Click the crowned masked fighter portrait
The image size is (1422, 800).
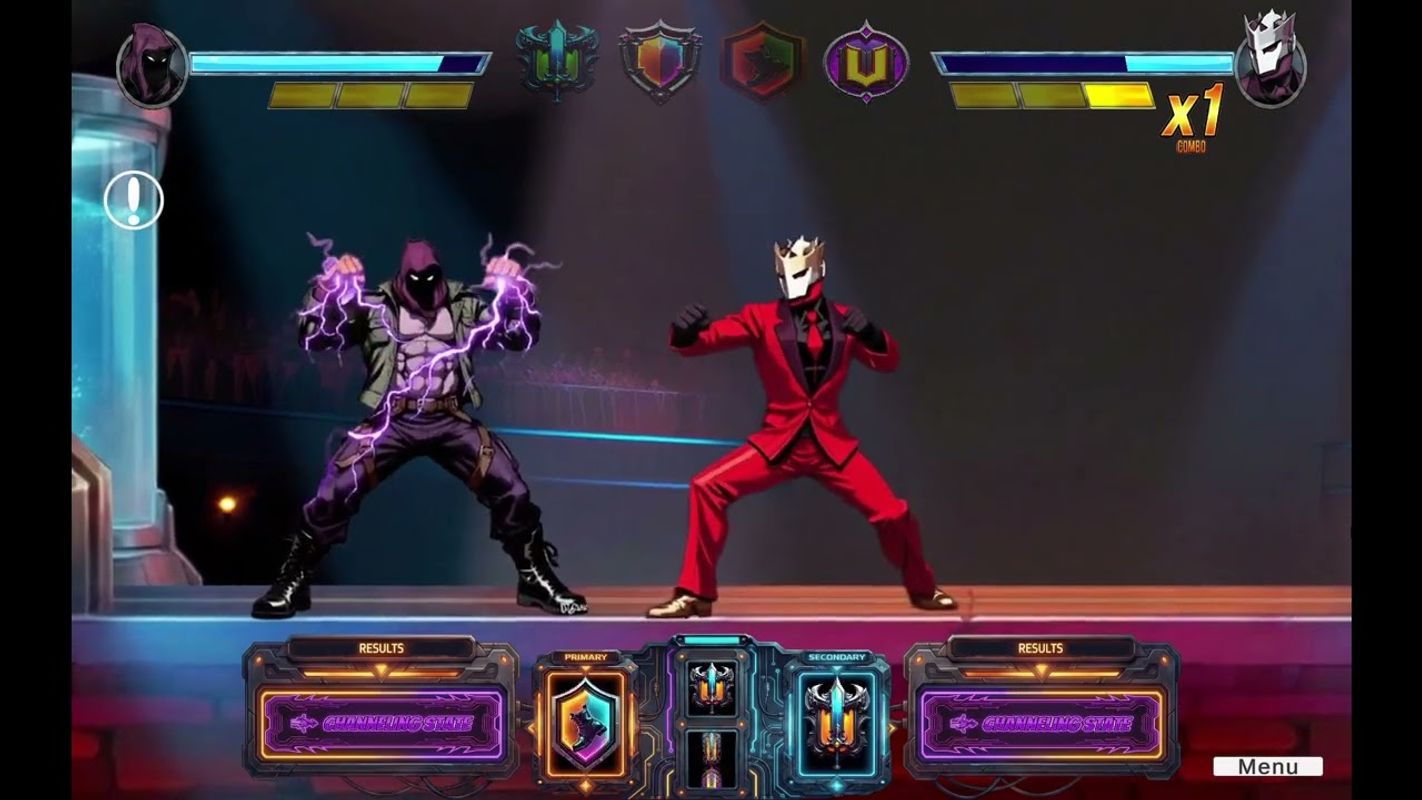point(1271,62)
